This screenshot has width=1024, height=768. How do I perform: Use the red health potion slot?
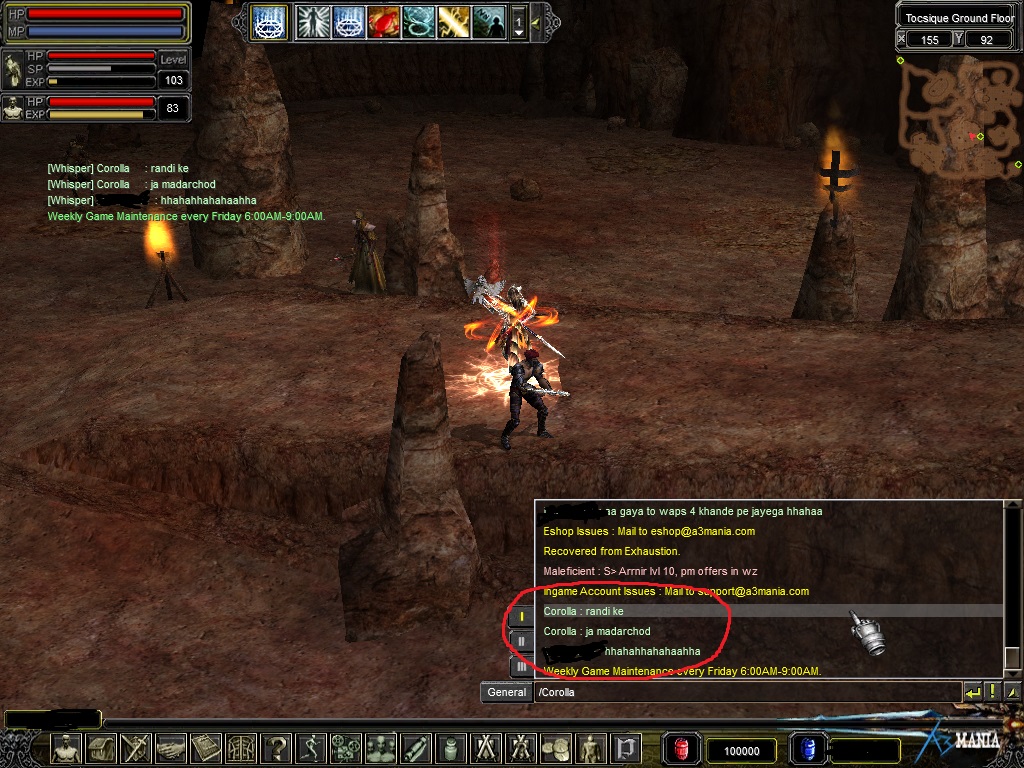tap(683, 749)
